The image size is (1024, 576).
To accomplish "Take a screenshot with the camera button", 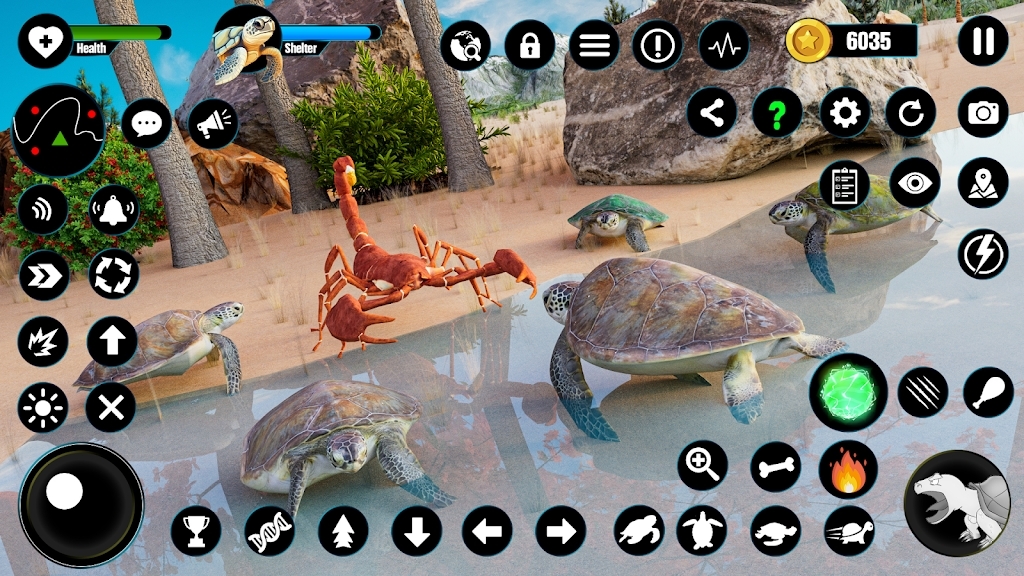I will point(983,113).
